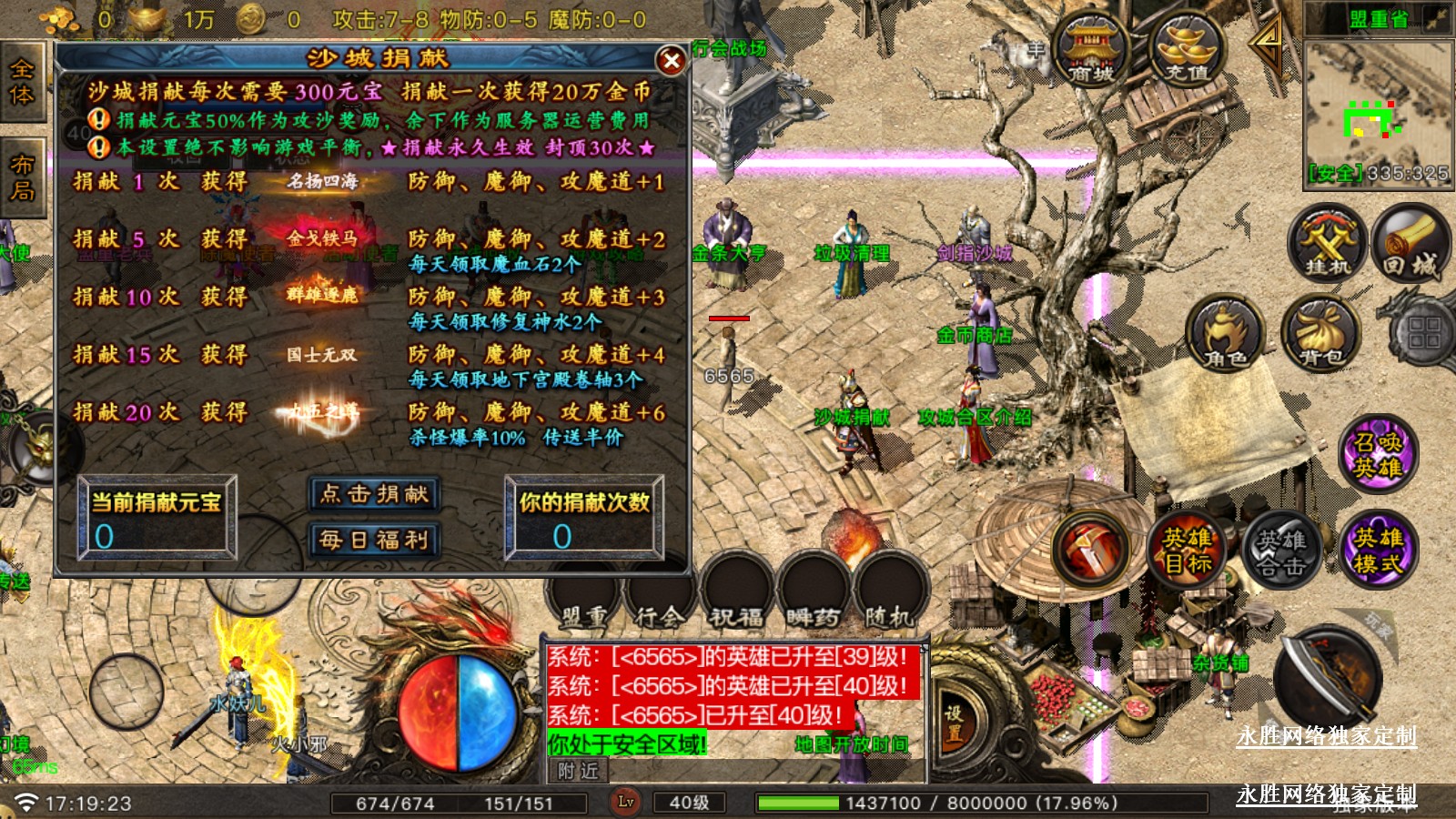Close the 沙城捐献 donation panel
Screen dimensions: 1456x819
[671, 61]
